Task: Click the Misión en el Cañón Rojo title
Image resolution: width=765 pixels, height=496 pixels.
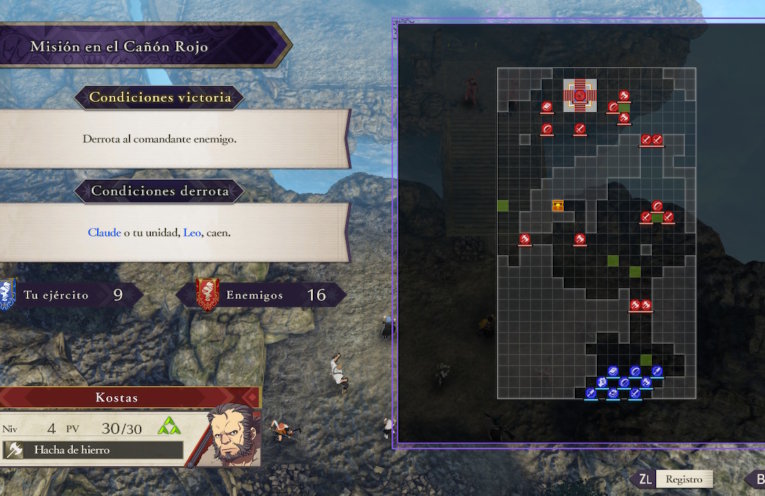Action: 118,46
